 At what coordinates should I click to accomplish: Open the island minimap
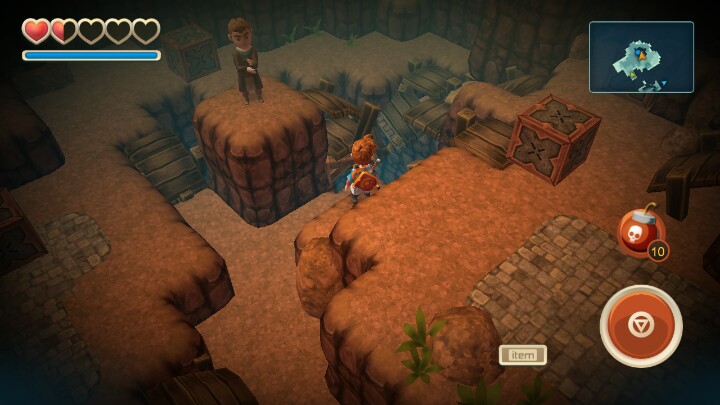click(641, 57)
